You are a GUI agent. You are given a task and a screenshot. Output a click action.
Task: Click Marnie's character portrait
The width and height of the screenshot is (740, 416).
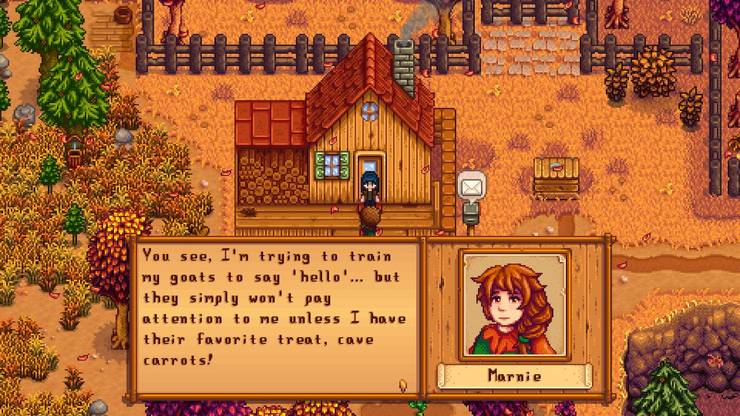tap(514, 305)
